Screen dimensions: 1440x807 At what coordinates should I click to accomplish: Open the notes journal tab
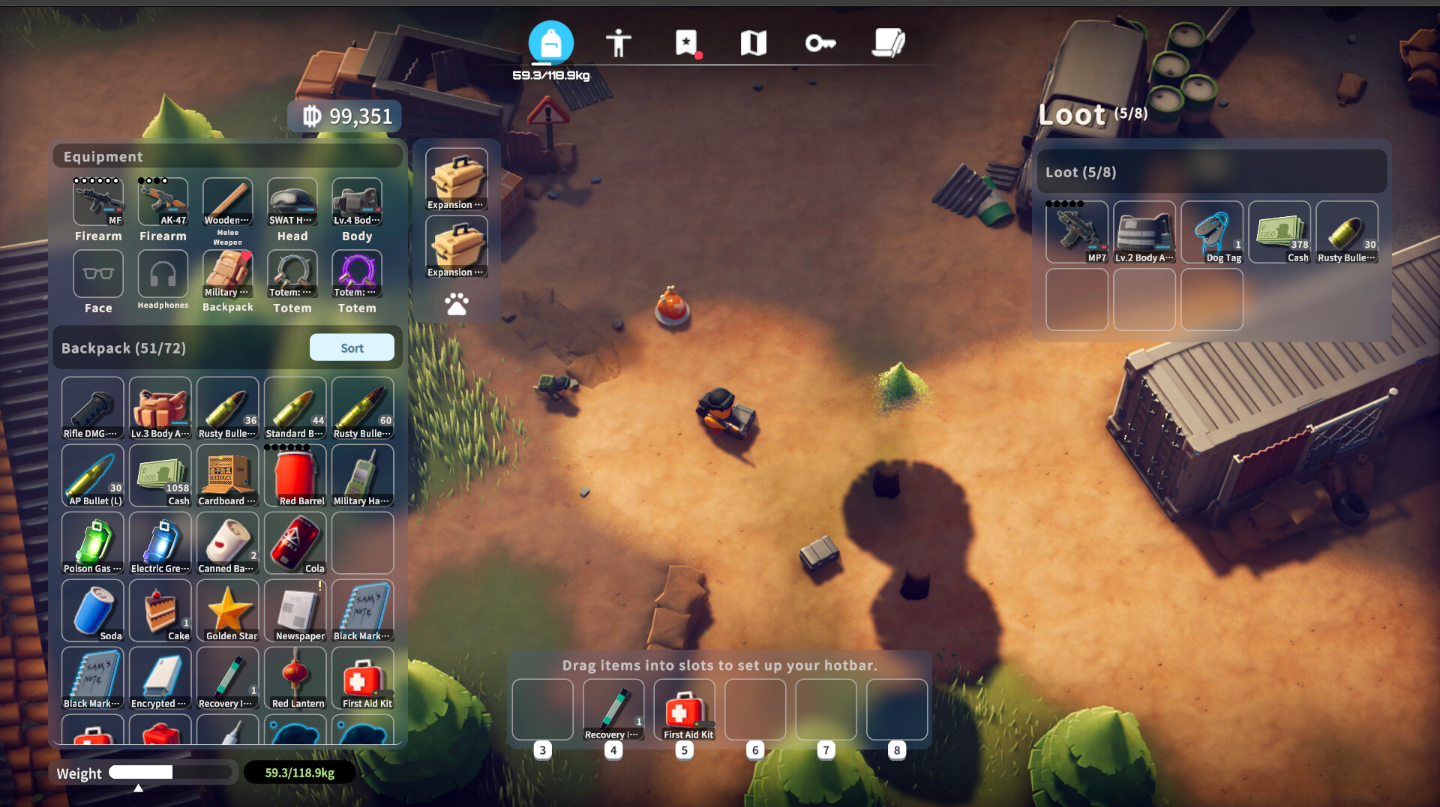coord(888,43)
